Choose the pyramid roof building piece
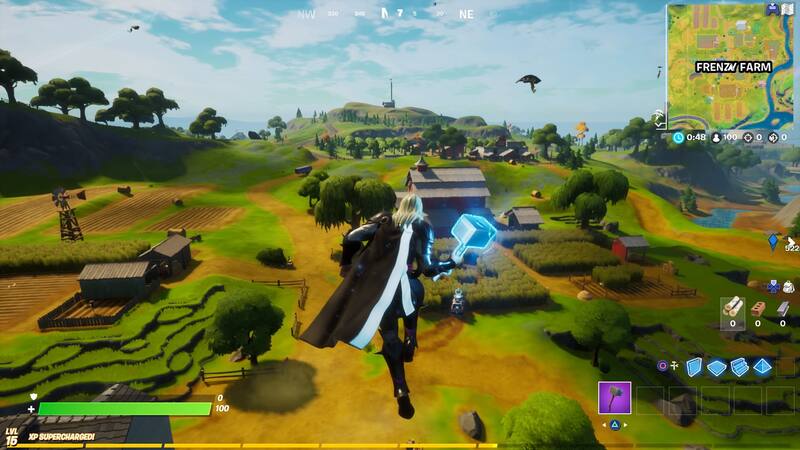The image size is (800, 450). [x=762, y=367]
